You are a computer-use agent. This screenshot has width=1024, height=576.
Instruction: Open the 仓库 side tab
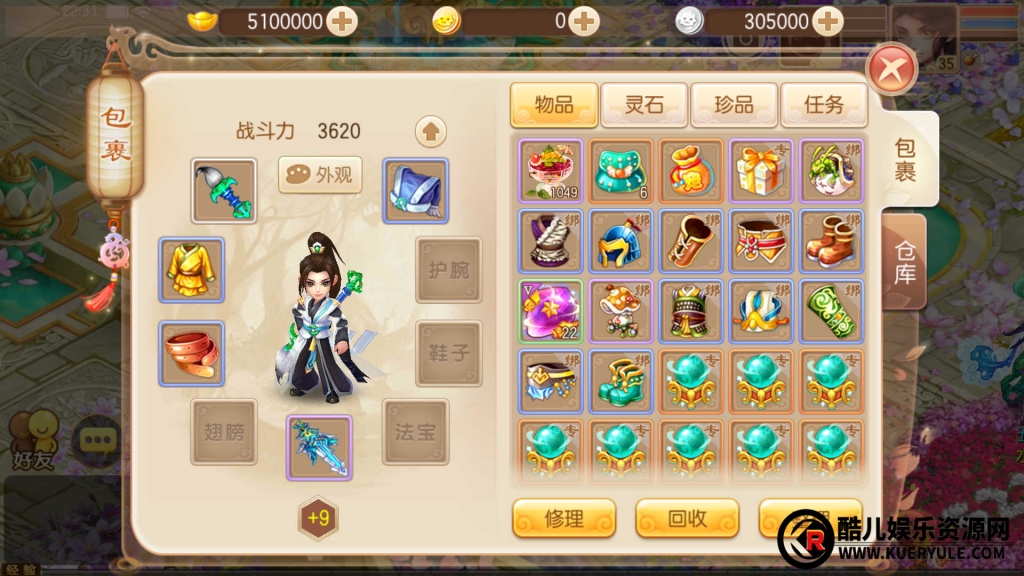point(905,260)
